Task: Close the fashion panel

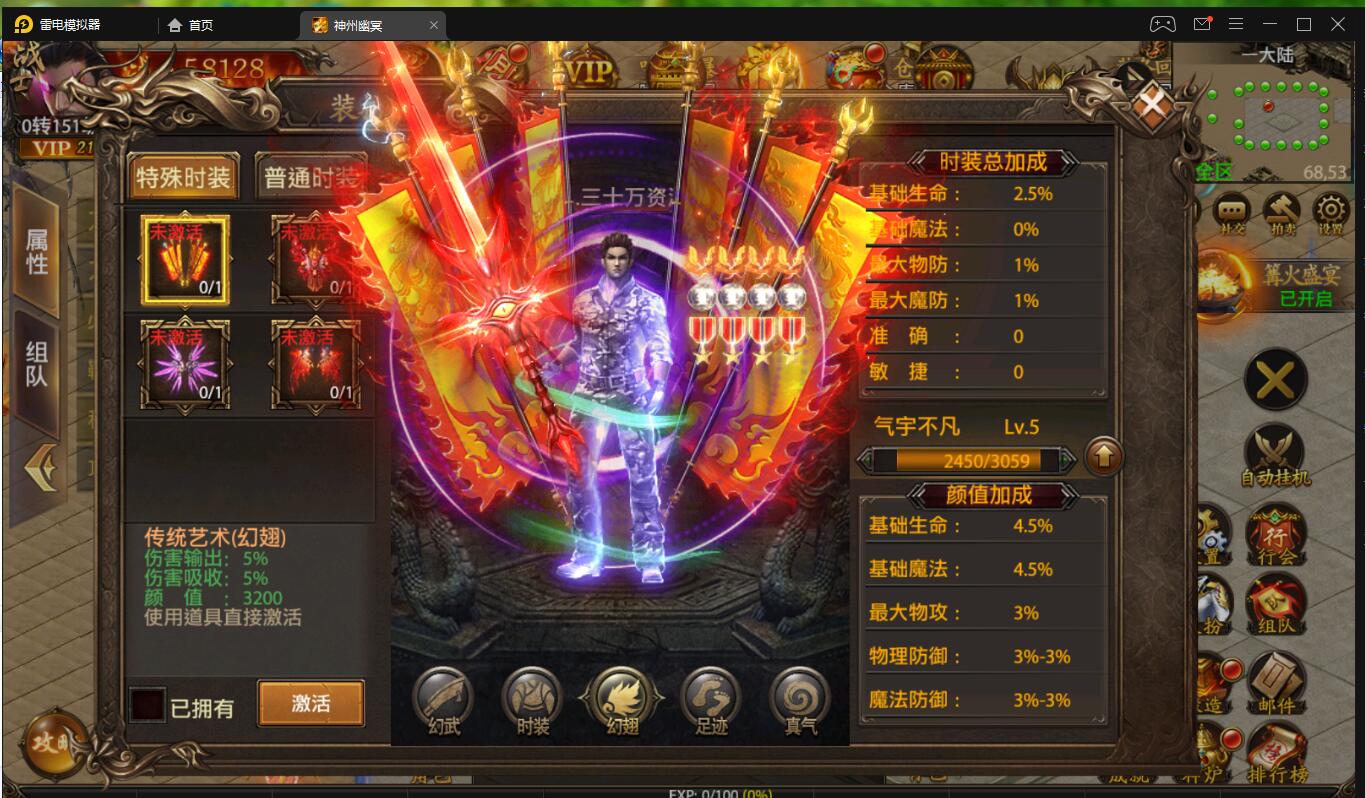Action: pos(1152,103)
